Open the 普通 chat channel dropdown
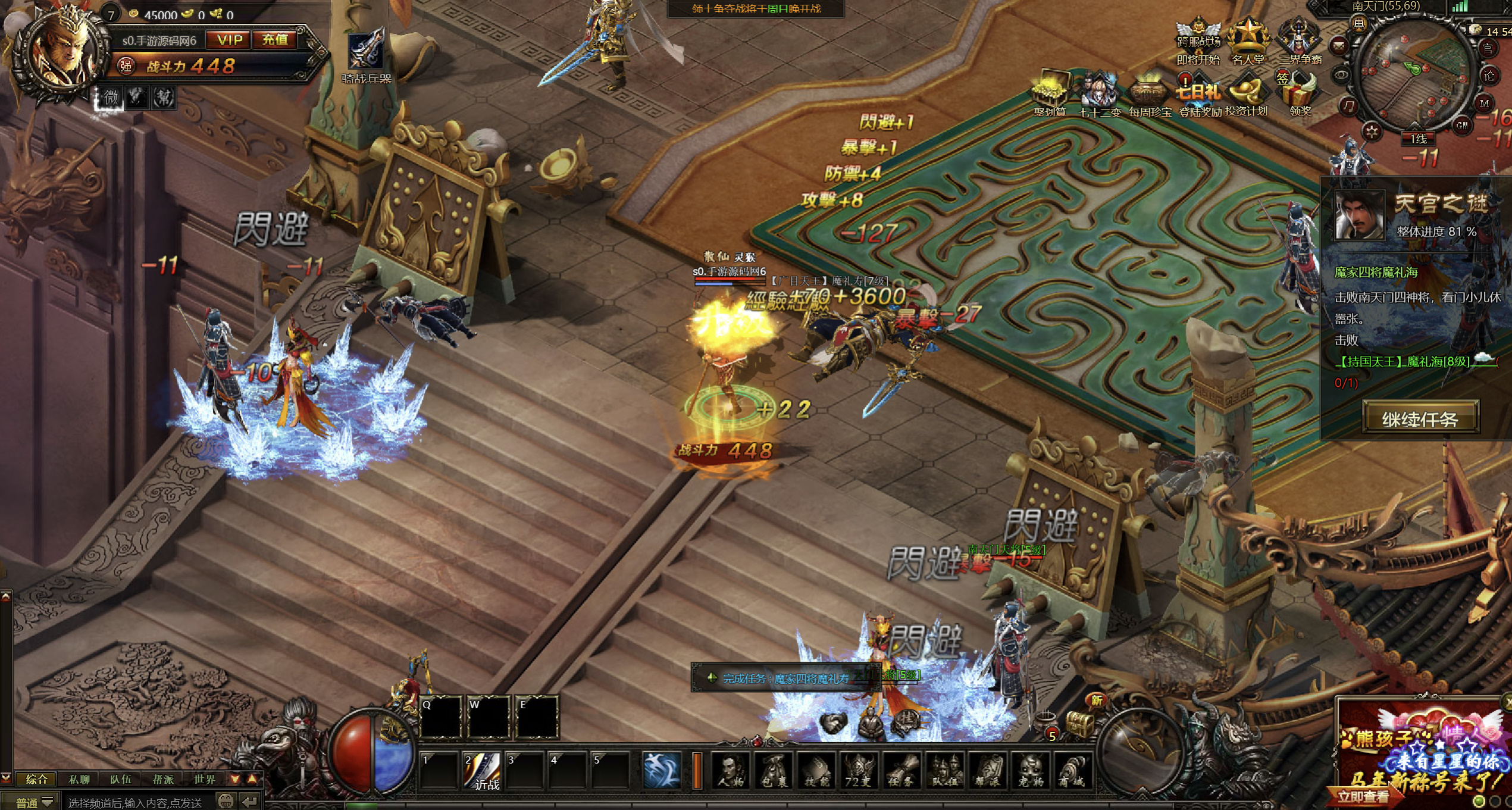Screen dimensions: 1512x810 34,802
